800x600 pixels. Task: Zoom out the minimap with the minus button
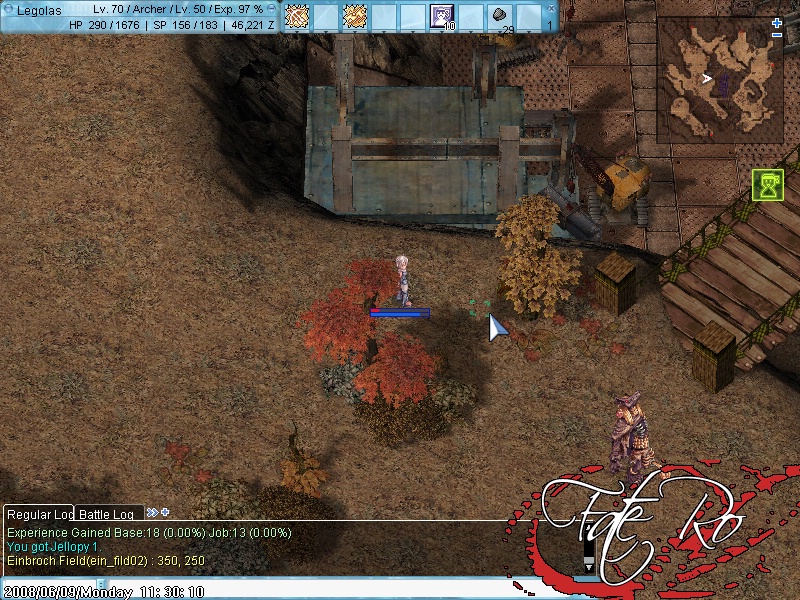click(777, 36)
